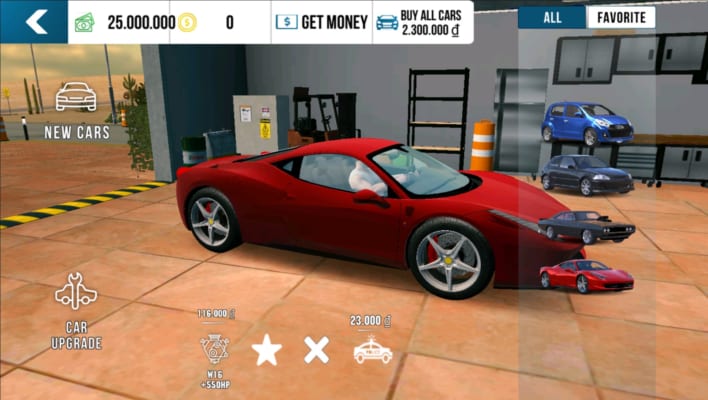Open the New Cars shop
This screenshot has height=400, width=708.
[x=76, y=110]
